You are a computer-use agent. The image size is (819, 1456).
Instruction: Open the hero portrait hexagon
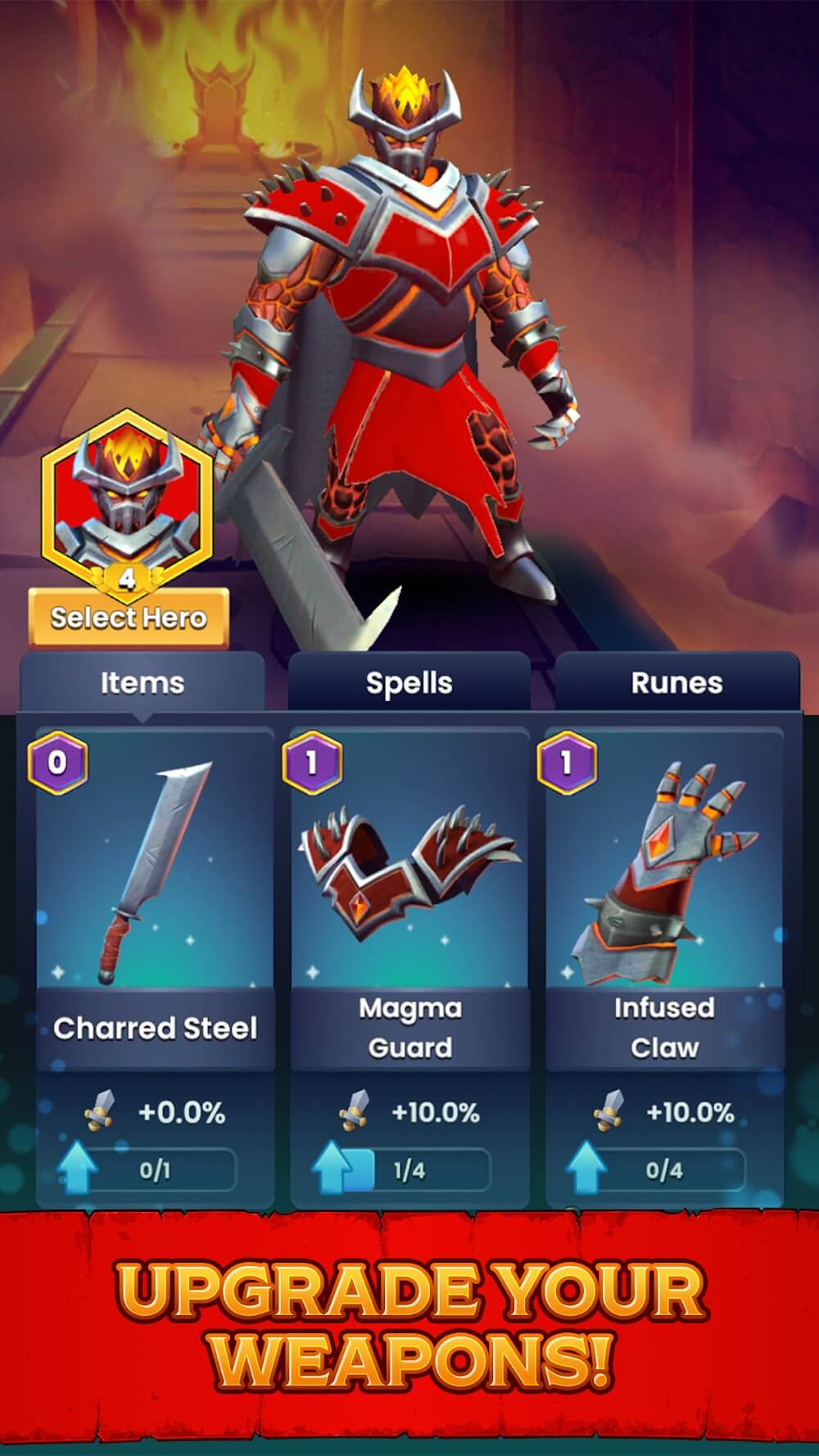click(127, 497)
